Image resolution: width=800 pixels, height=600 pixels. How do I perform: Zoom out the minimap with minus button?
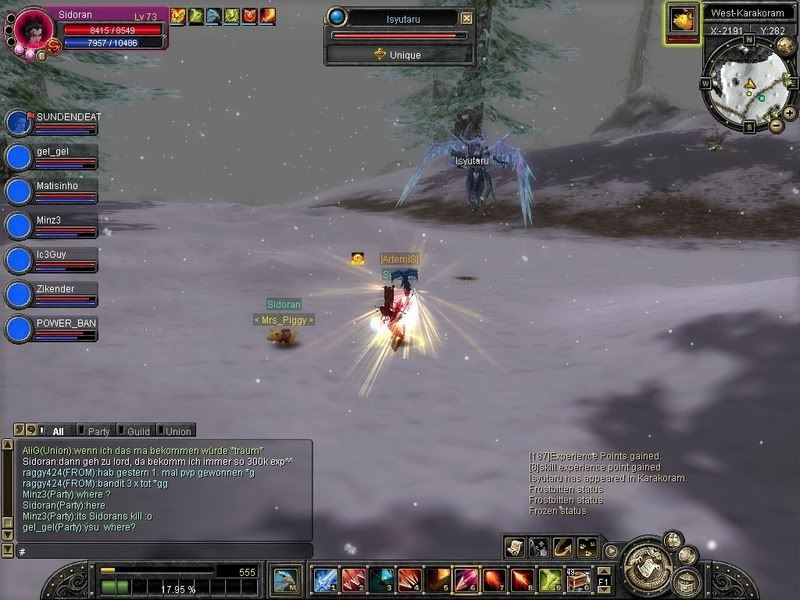776,126
